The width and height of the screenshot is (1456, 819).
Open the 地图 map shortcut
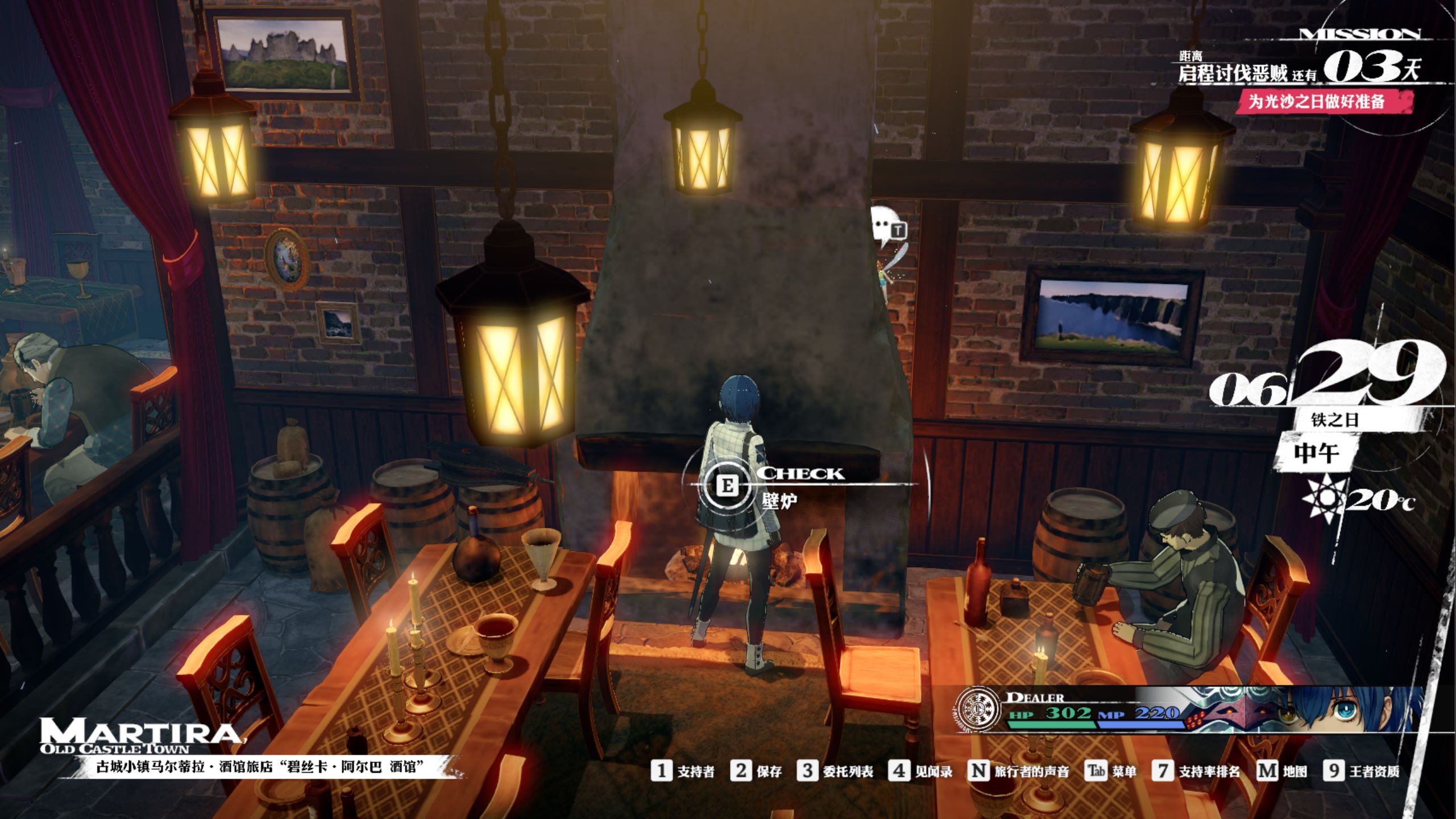(1282, 771)
